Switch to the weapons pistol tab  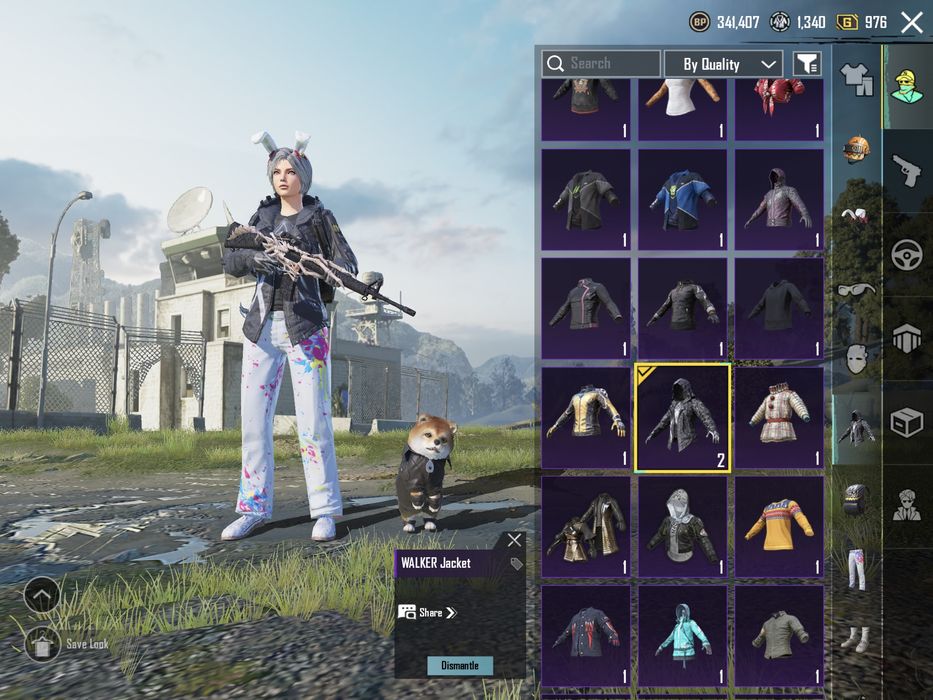[906, 168]
